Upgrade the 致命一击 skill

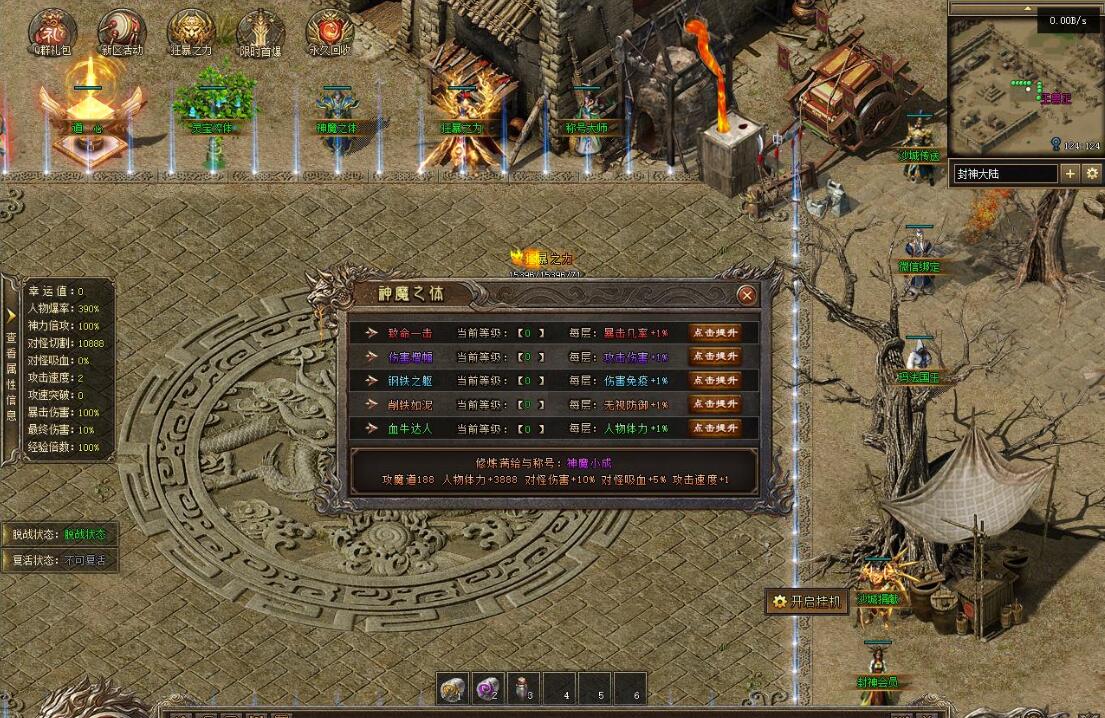pos(715,332)
